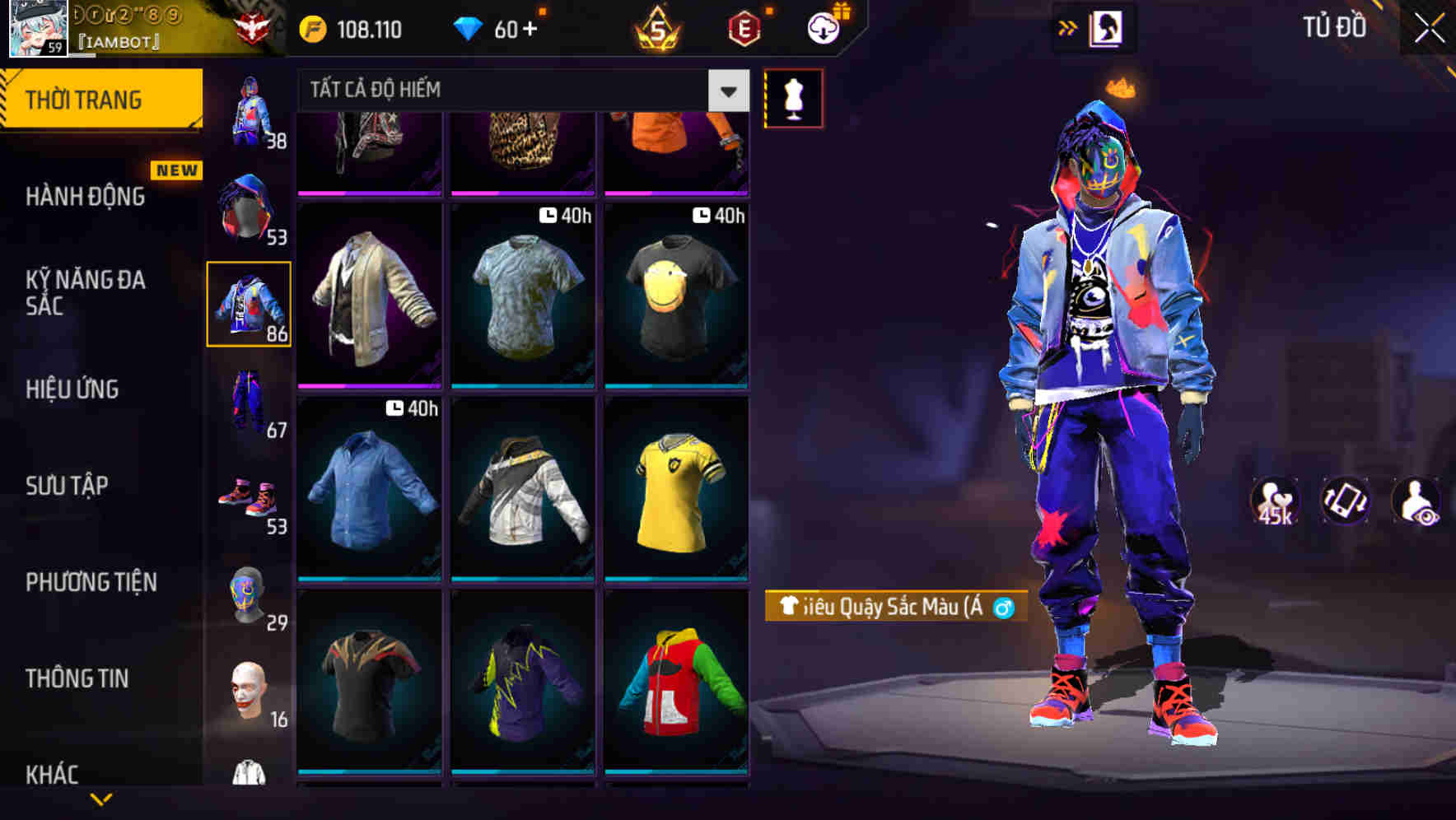Toggle the mannequin display button
The width and height of the screenshot is (1456, 820).
click(793, 97)
